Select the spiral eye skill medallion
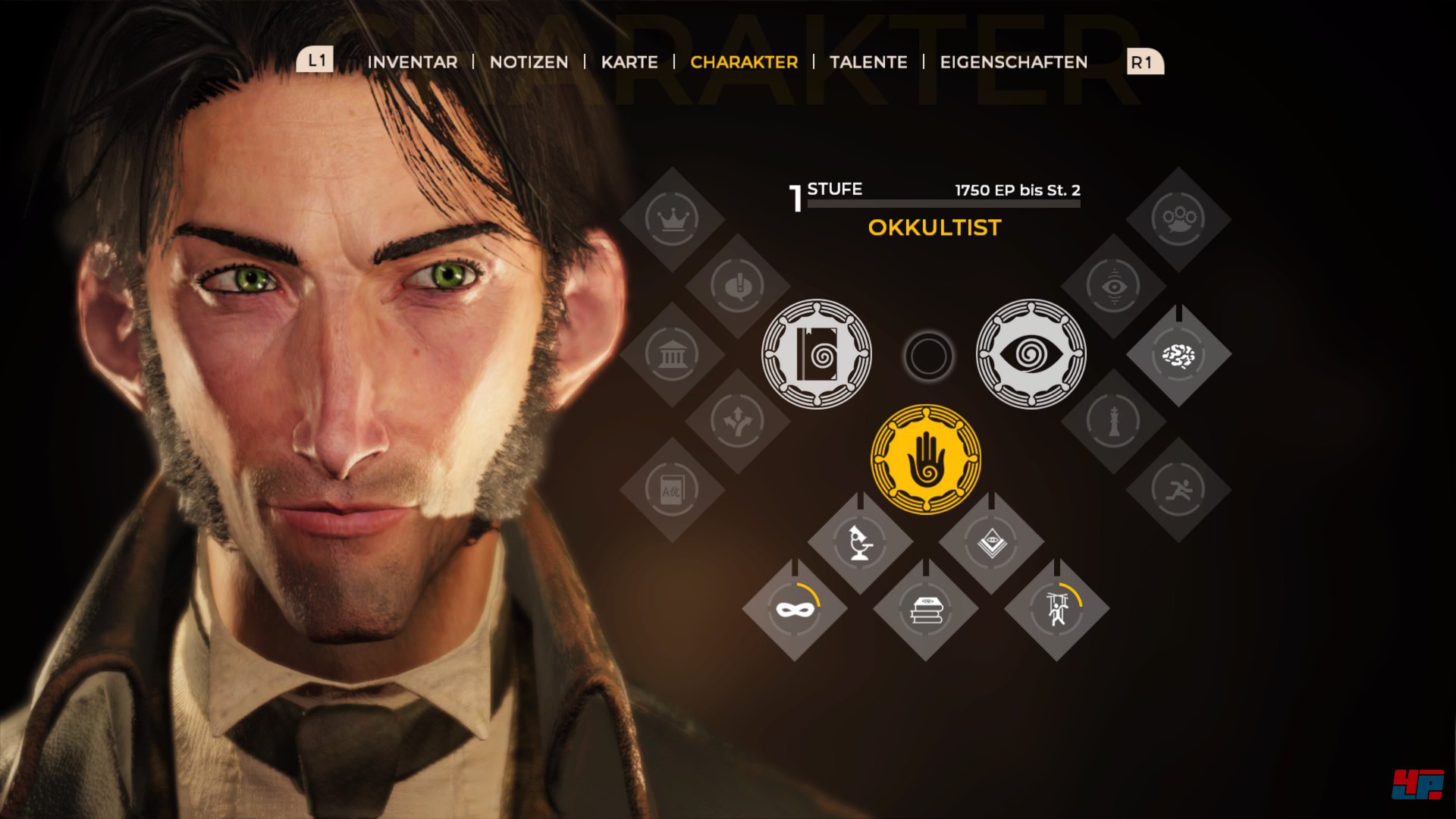Image resolution: width=1456 pixels, height=819 pixels. 1031,354
